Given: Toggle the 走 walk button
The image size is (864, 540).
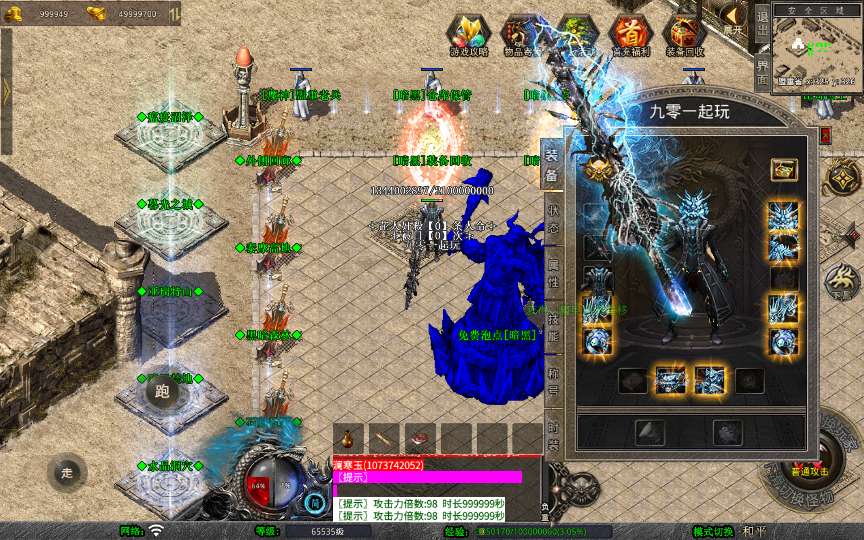Looking at the screenshot, I should pos(67,472).
